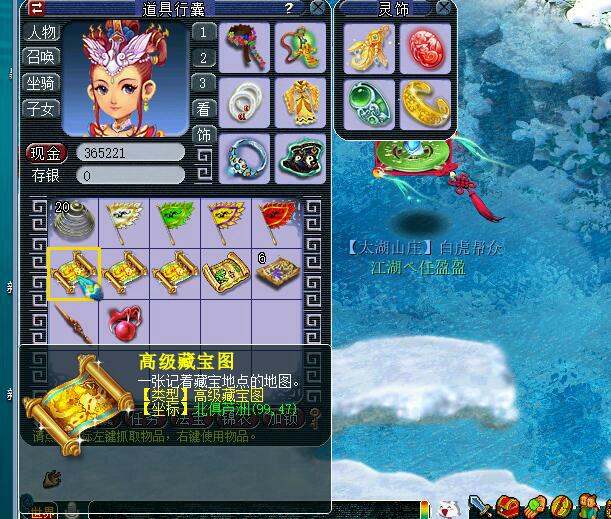Screen dimensions: 611x519
Task: Close the 道具行囊 inventory window
Action: (317, 8)
